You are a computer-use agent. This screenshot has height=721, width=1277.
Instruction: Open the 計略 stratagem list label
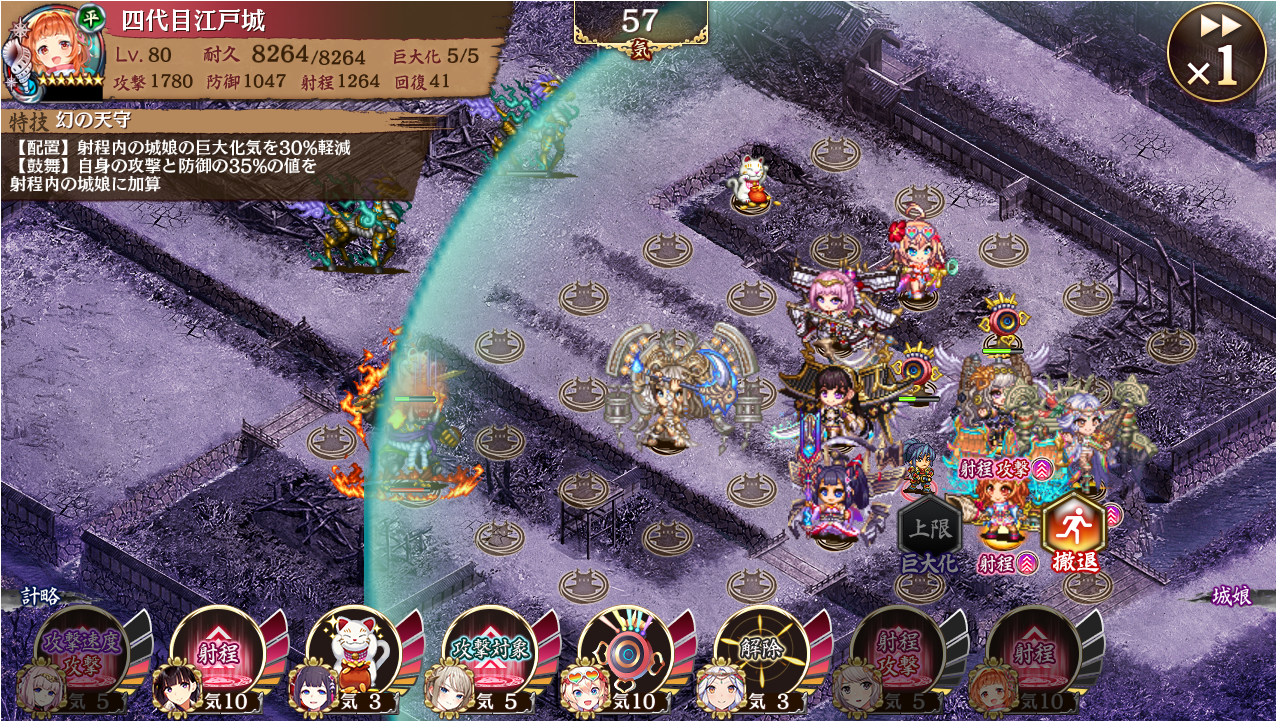(42, 596)
